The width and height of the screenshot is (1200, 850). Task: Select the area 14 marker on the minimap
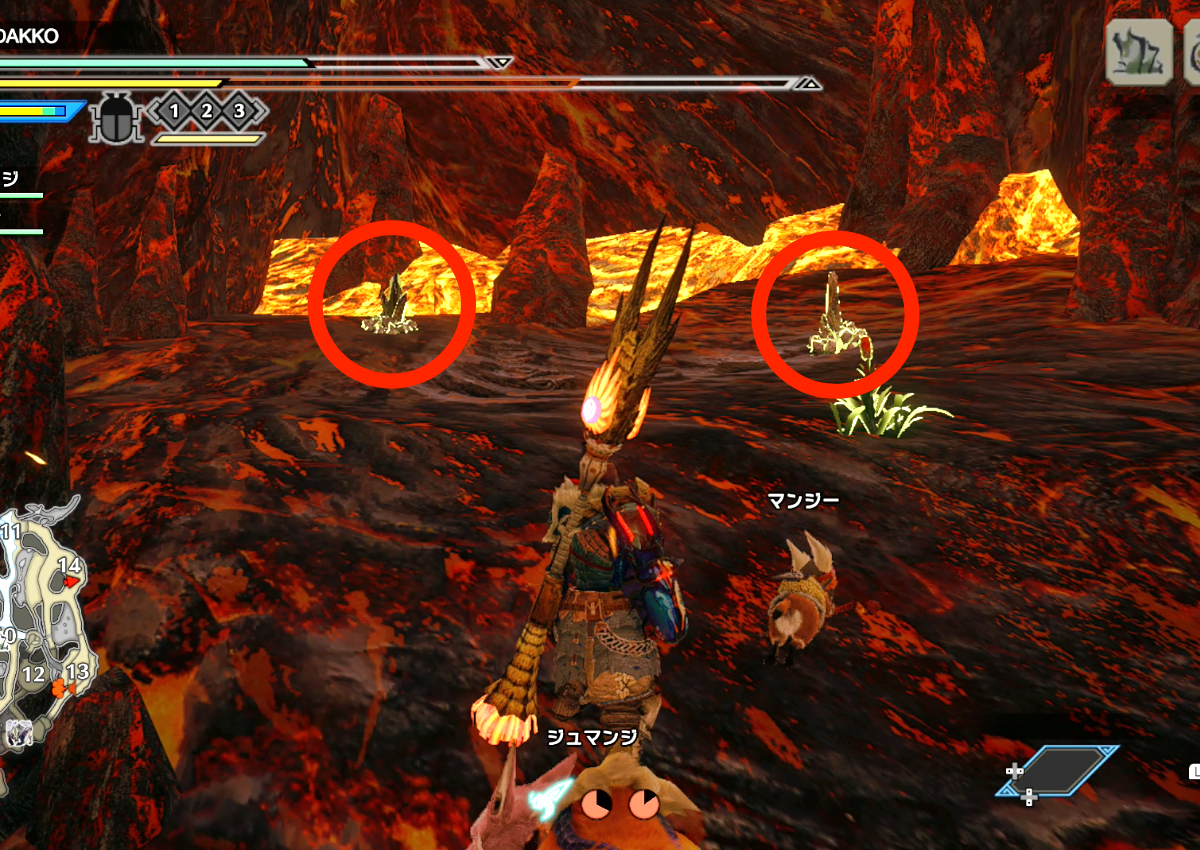pos(69,567)
